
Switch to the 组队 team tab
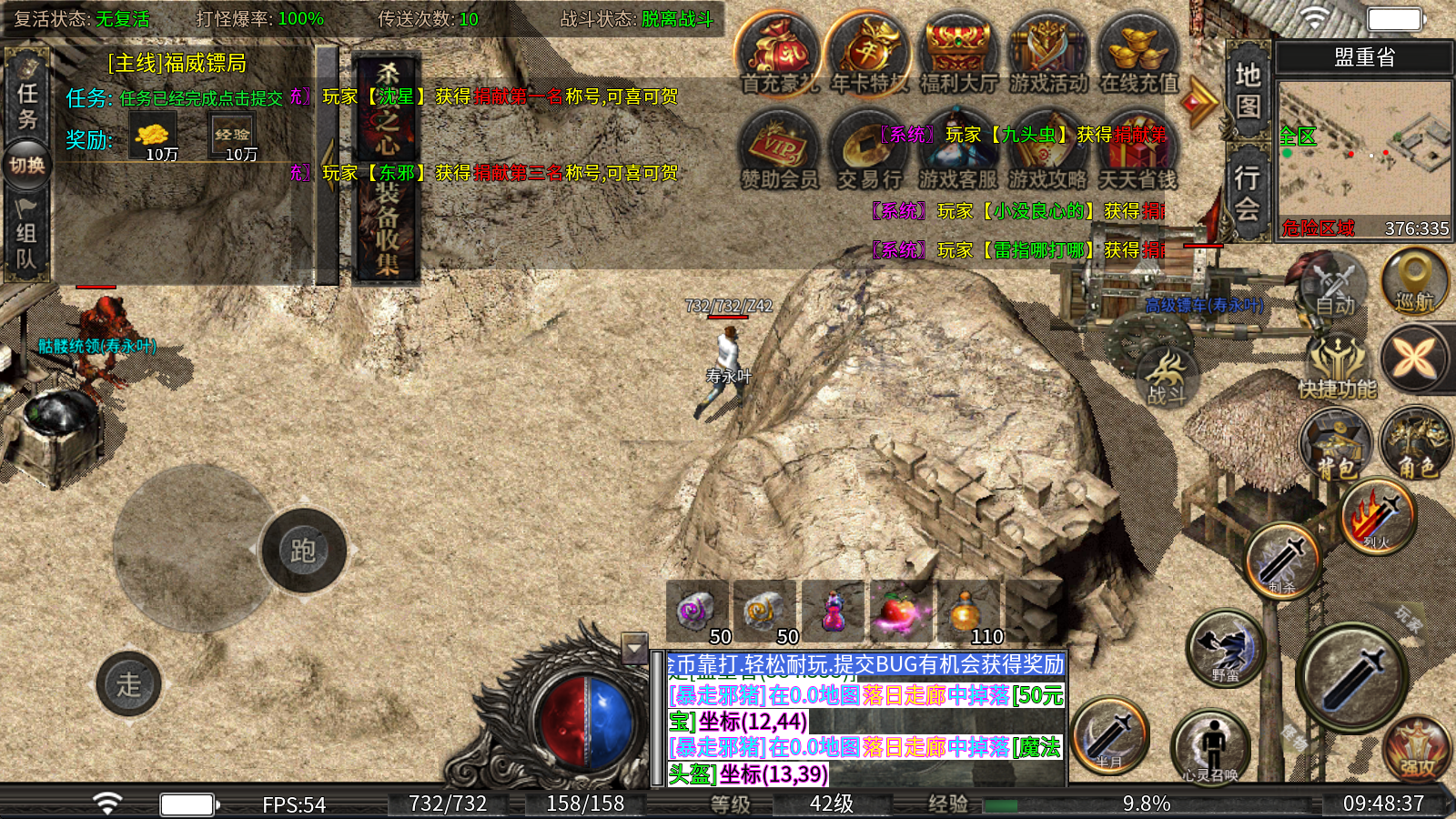pos(26,241)
